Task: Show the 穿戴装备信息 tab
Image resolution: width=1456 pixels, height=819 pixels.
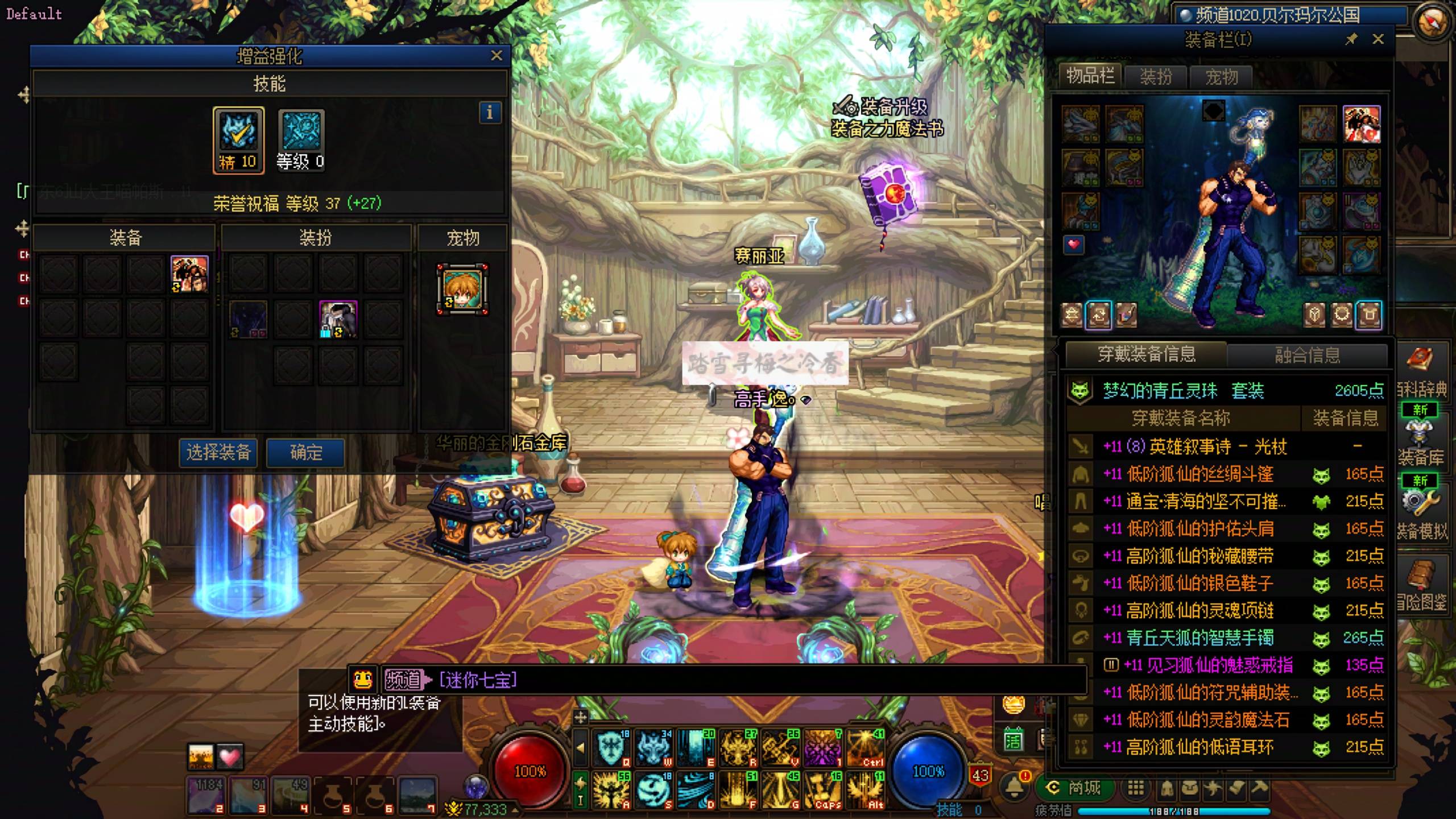Action: [1147, 354]
